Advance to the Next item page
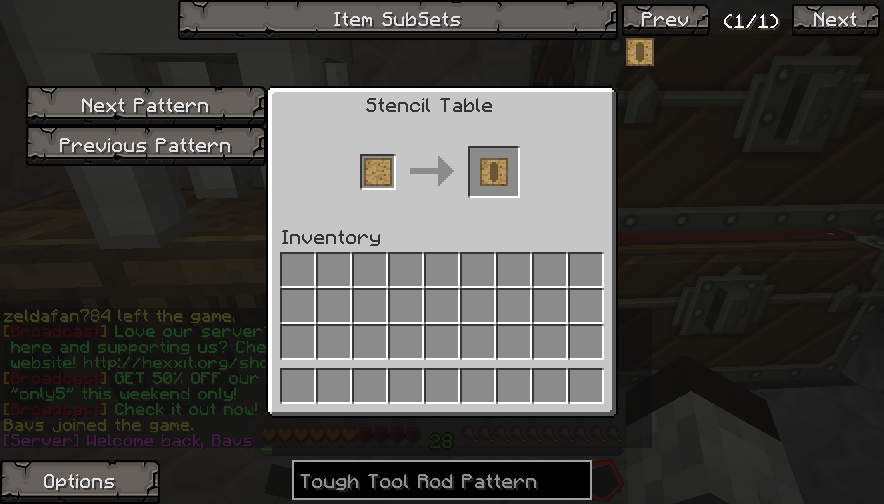884x504 pixels. click(834, 19)
